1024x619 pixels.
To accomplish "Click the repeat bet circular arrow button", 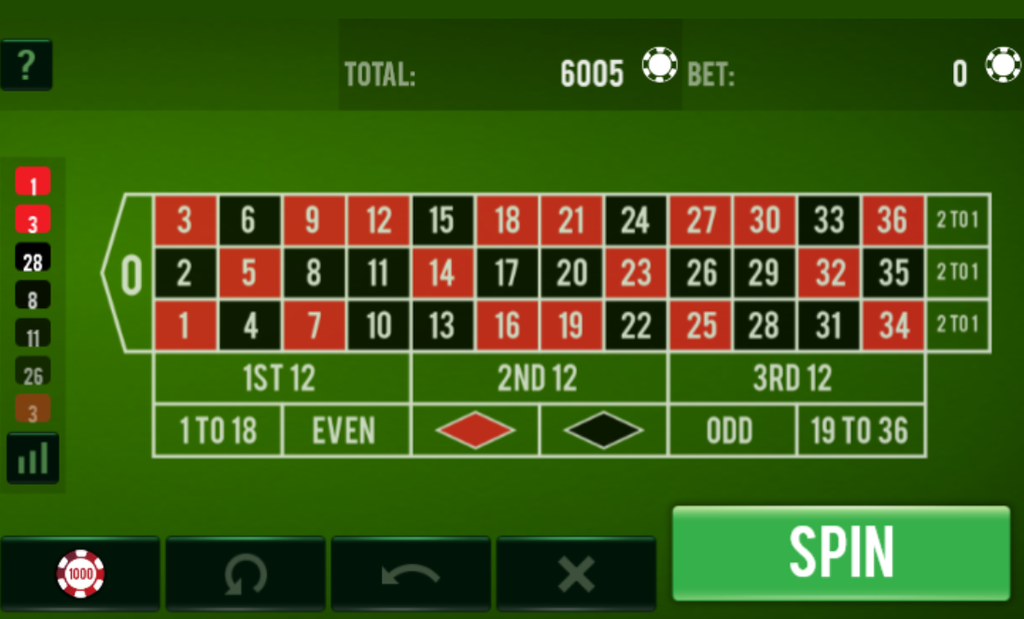I will (x=245, y=574).
